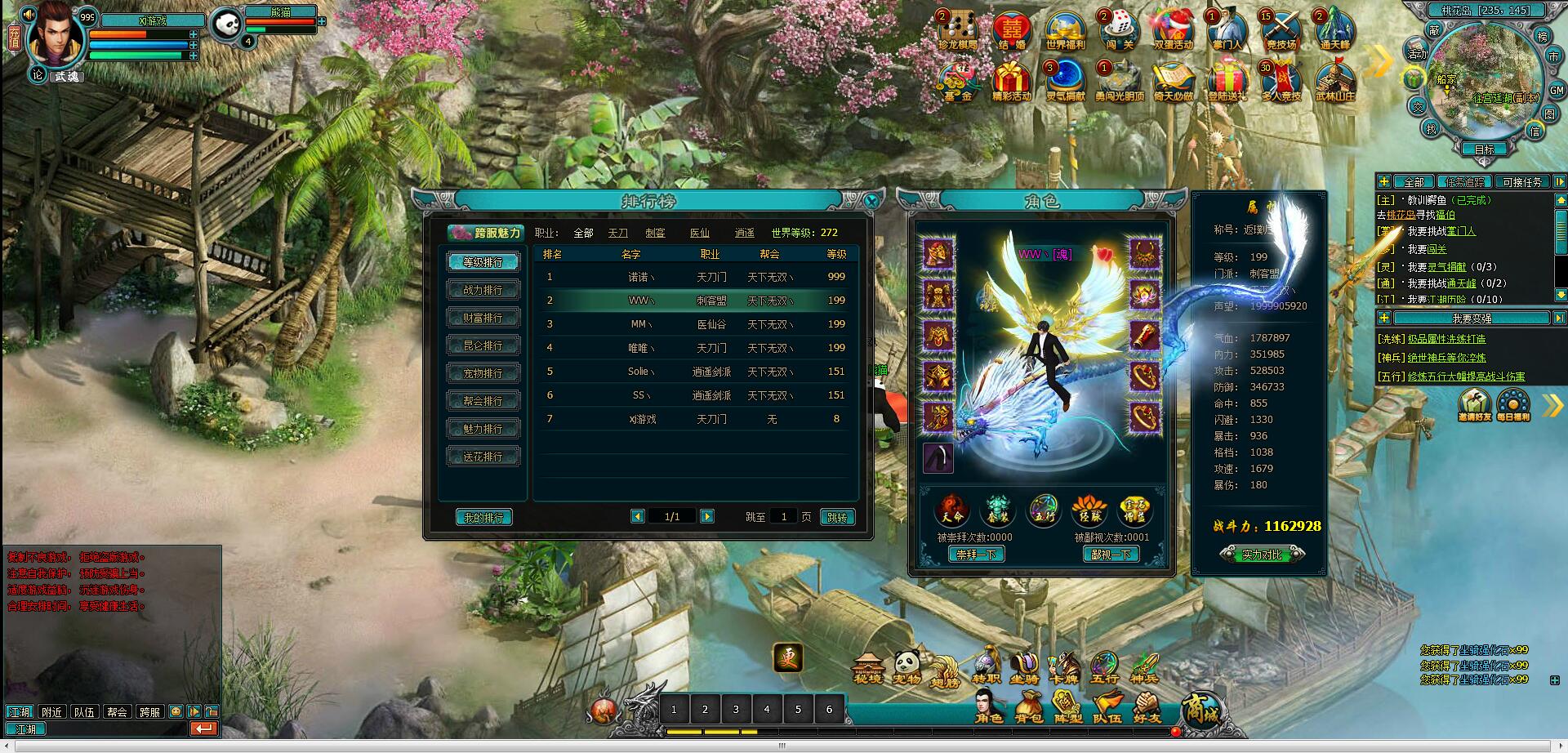Switch to 宠物排行 pet ranking

coord(483,373)
